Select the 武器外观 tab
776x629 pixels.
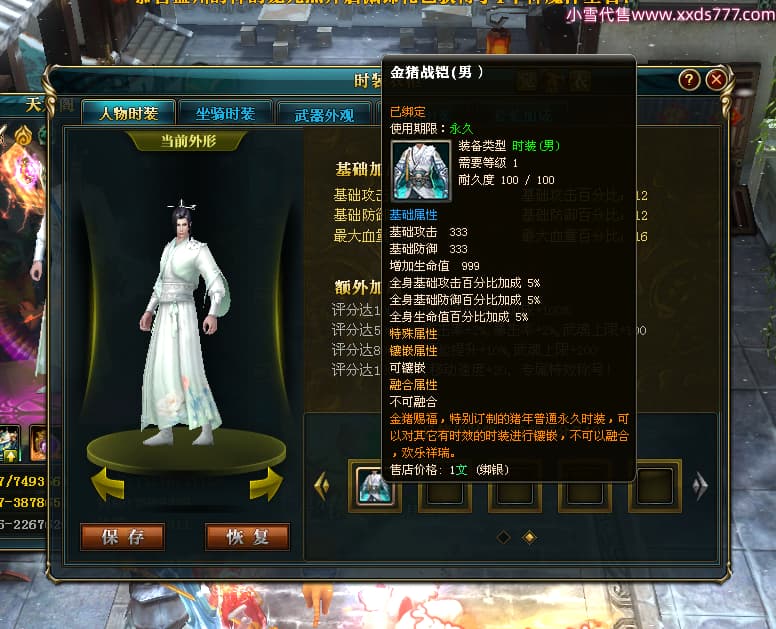point(324,114)
